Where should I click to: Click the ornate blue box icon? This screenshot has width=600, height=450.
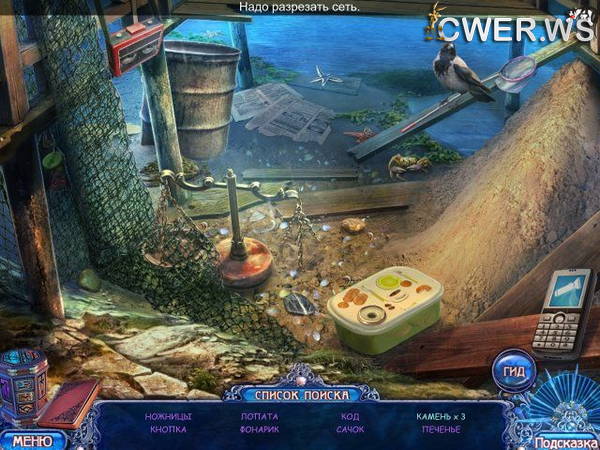[x=23, y=389]
